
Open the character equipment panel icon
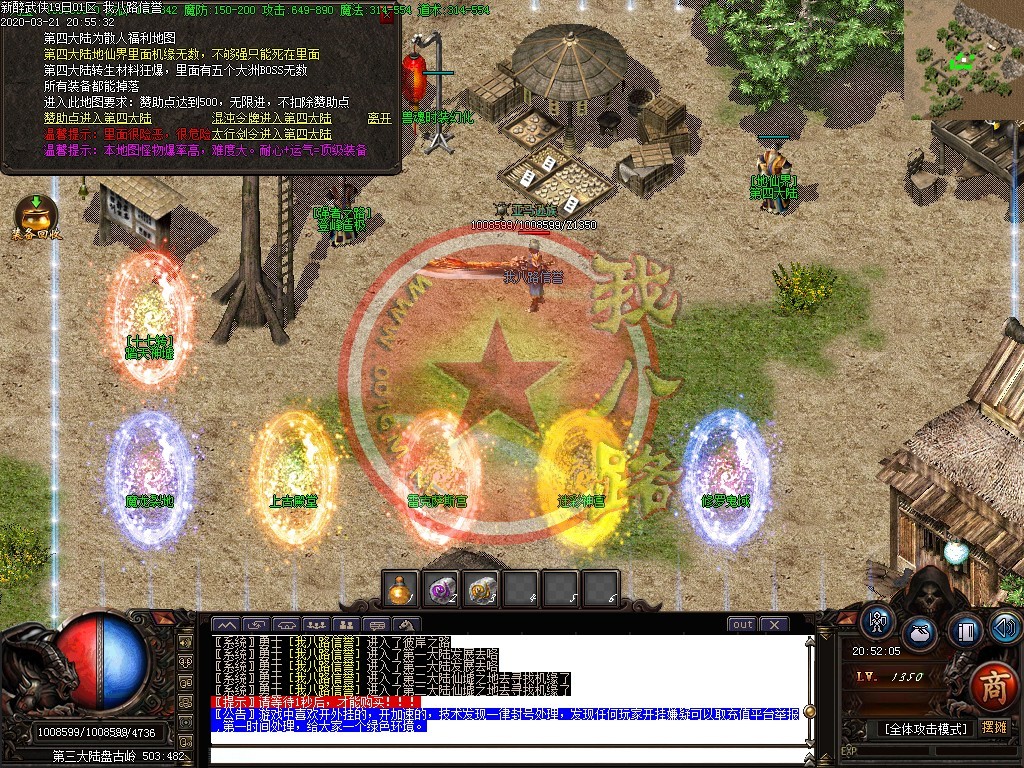878,622
